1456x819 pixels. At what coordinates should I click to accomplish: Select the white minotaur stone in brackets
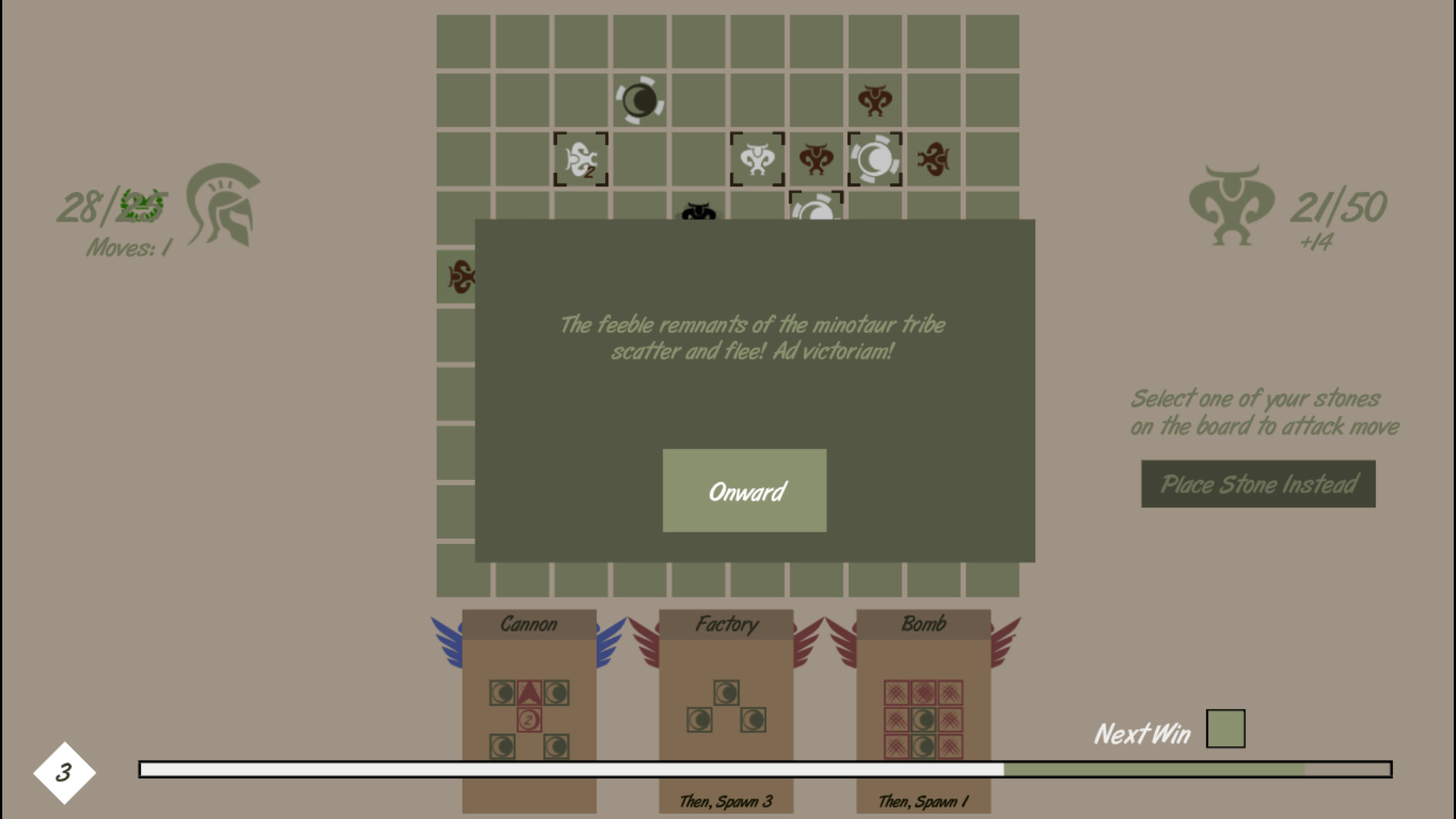[756, 159]
